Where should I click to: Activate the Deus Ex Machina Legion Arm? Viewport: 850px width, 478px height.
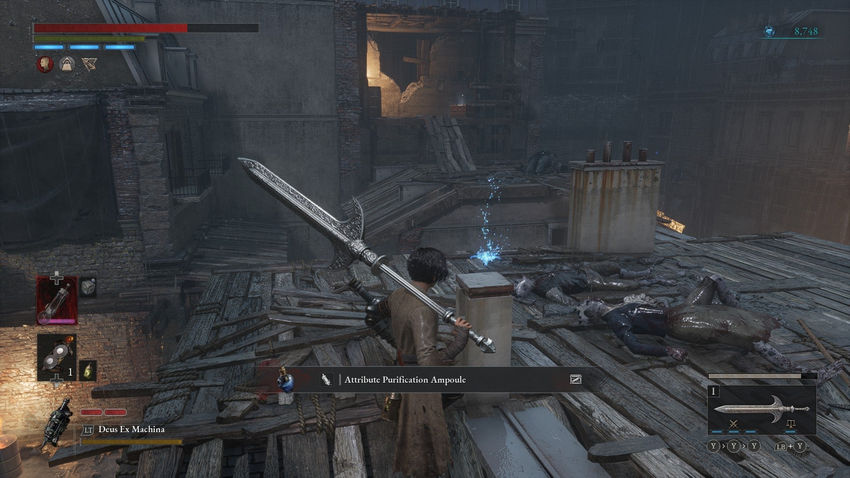point(58,422)
